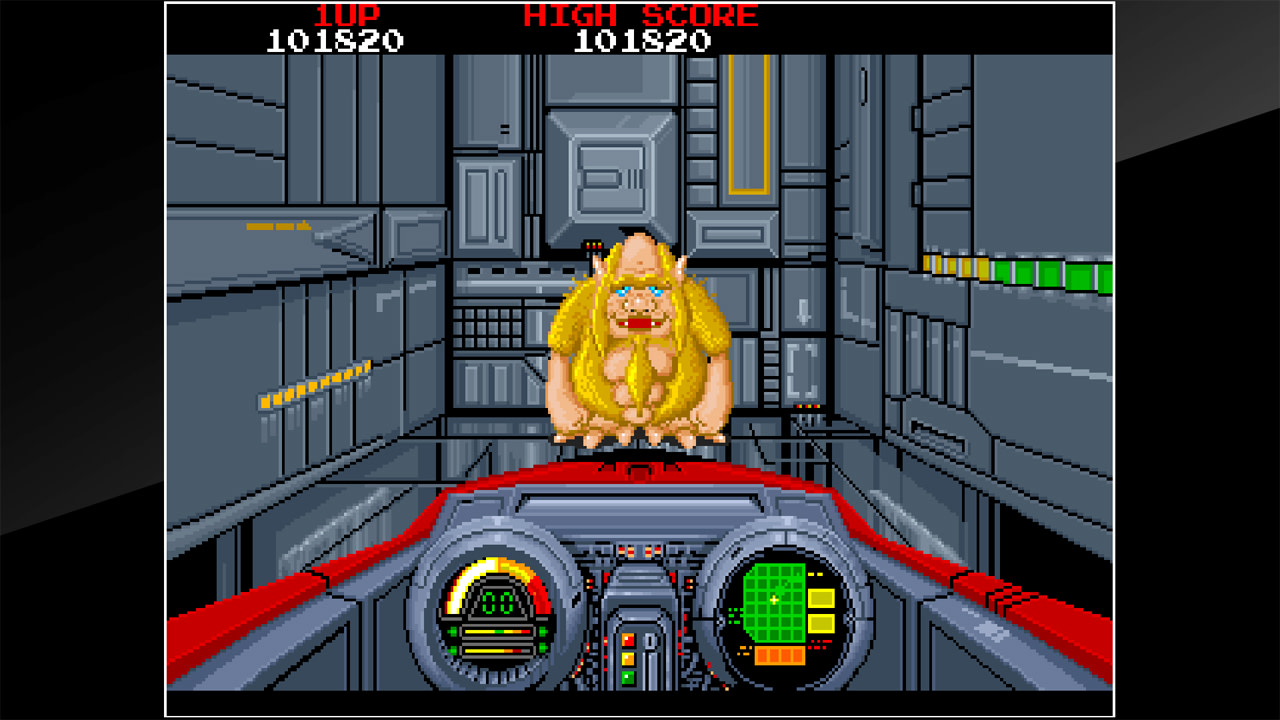Toggle the red button on the center stick
Image resolution: width=1280 pixels, height=720 pixels.
coord(627,640)
